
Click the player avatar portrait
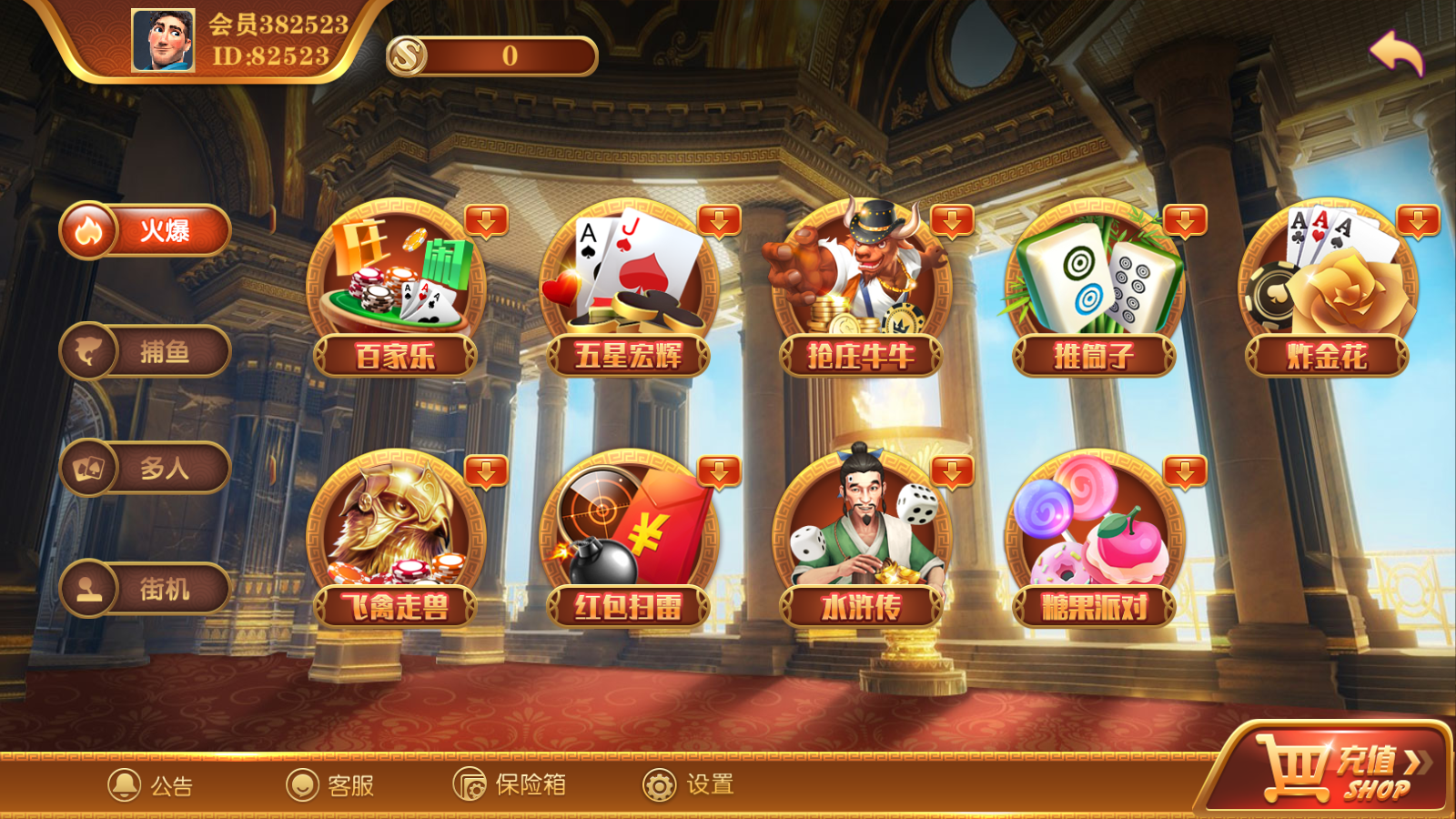[164, 41]
